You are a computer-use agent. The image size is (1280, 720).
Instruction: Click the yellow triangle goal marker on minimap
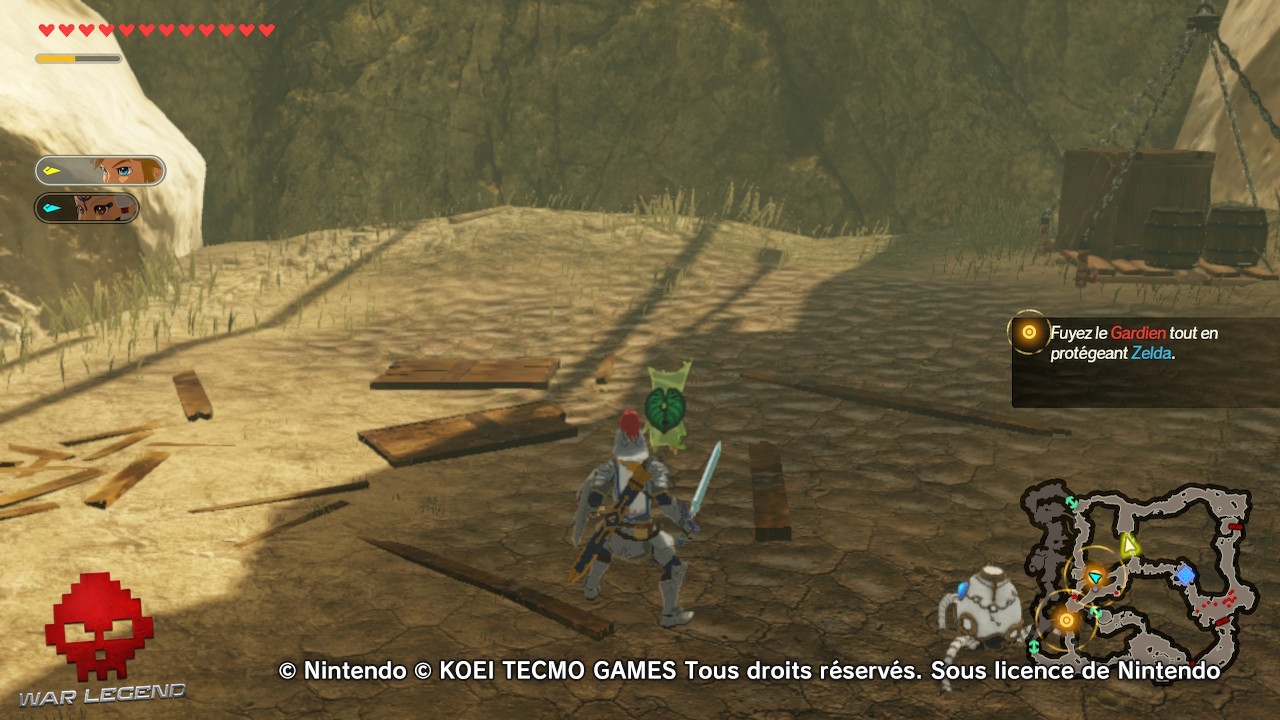click(1129, 545)
